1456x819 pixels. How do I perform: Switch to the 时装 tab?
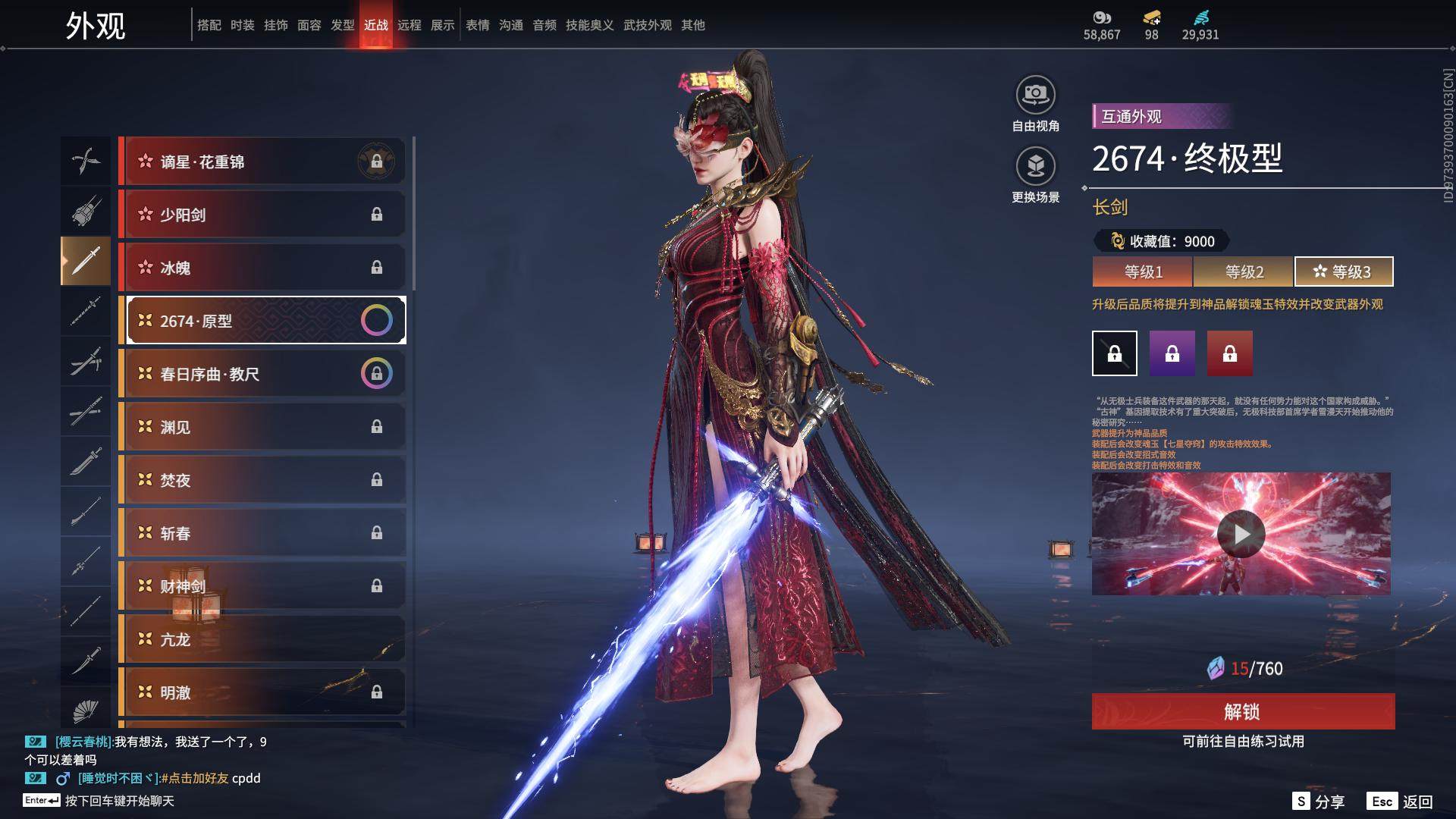(243, 25)
